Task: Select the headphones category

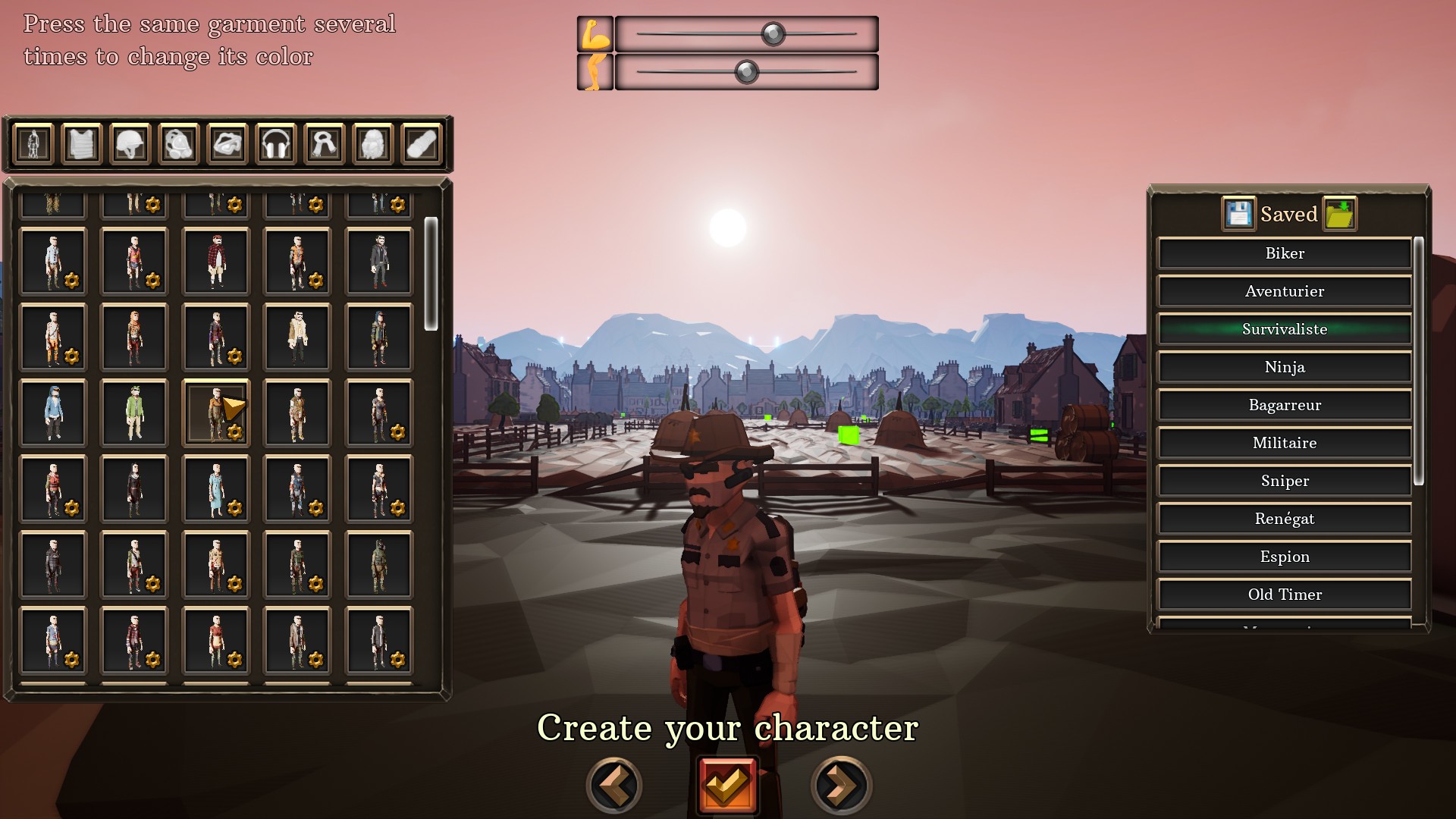Action: (277, 142)
